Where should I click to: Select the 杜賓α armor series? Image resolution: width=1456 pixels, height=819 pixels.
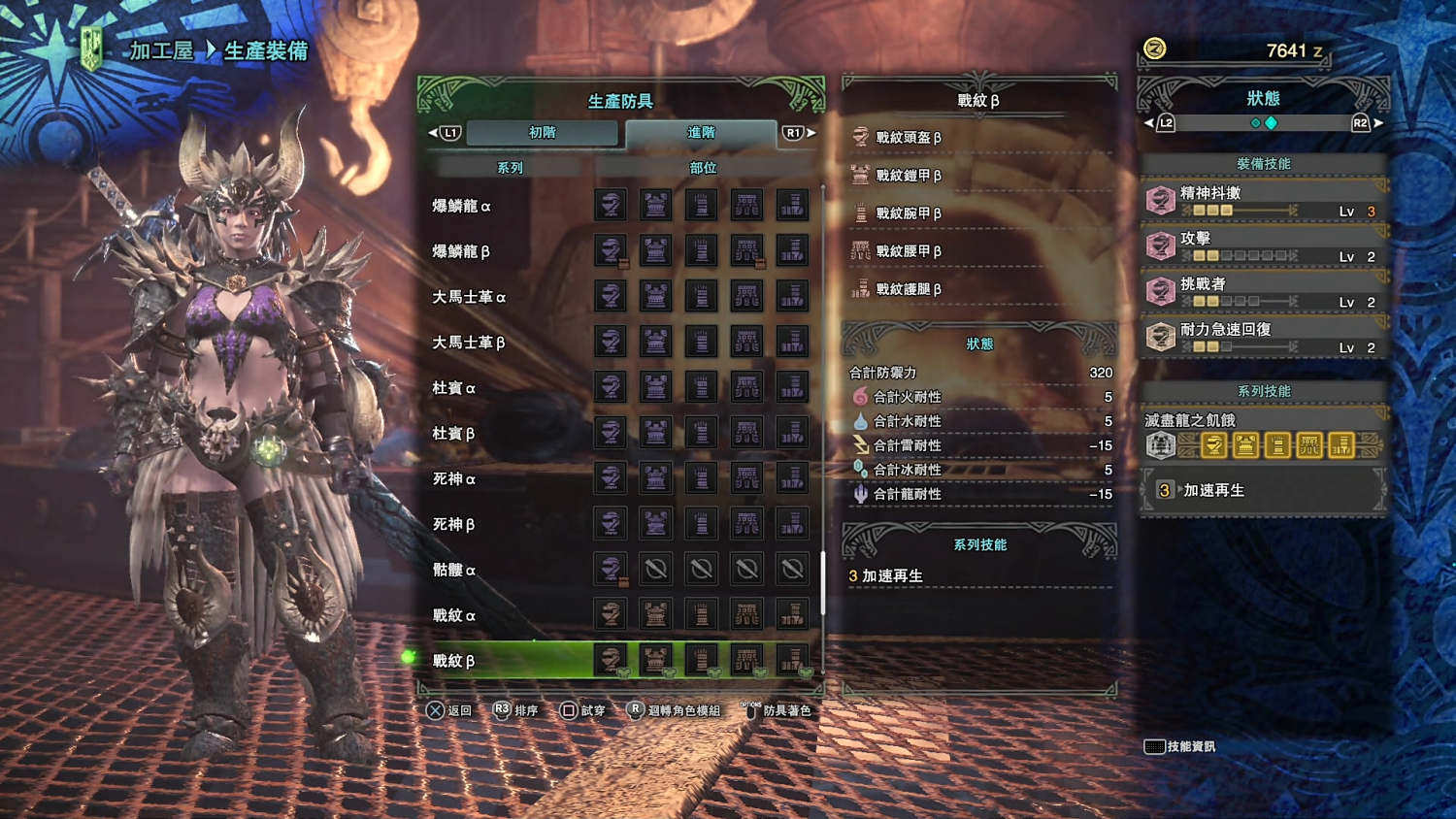coord(454,388)
